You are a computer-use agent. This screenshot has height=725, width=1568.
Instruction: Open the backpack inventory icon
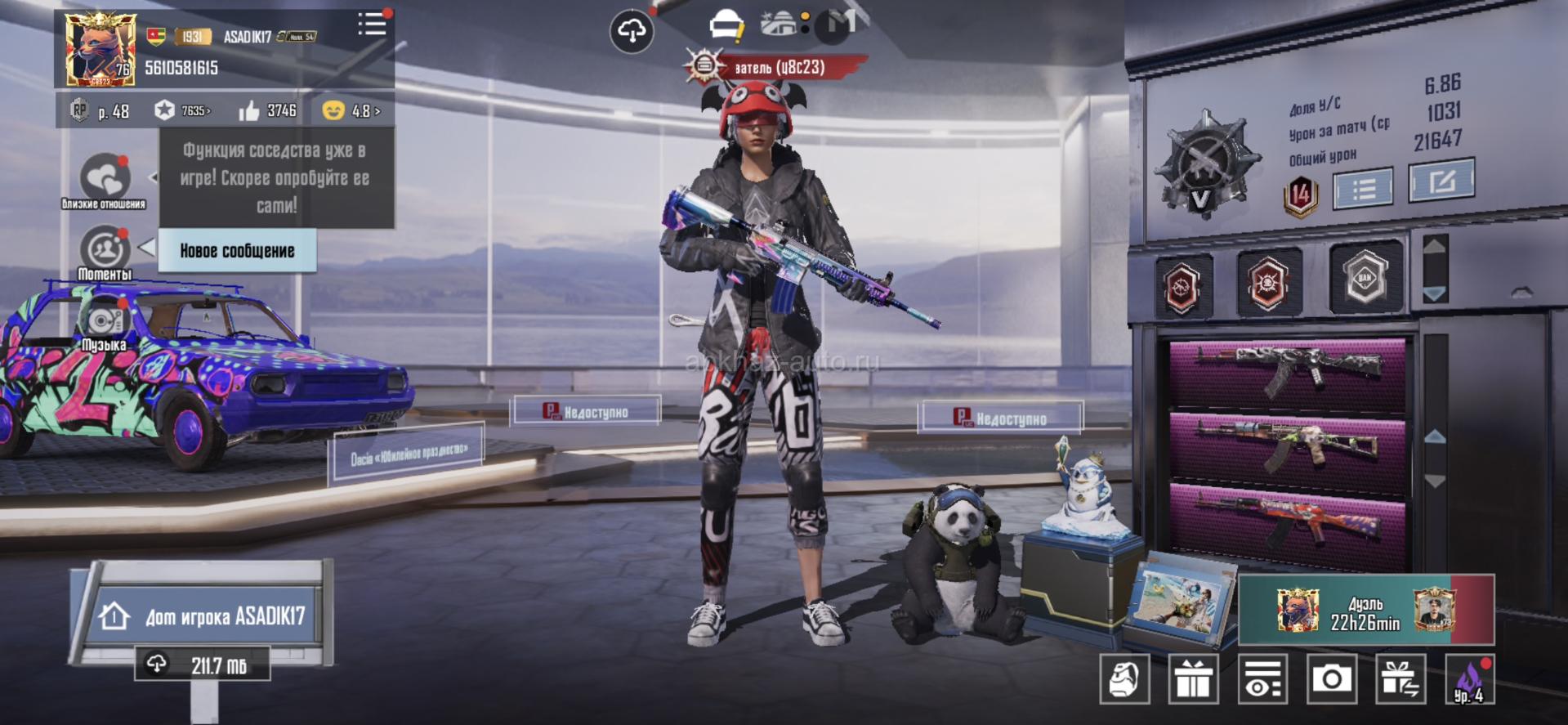[x=1124, y=678]
